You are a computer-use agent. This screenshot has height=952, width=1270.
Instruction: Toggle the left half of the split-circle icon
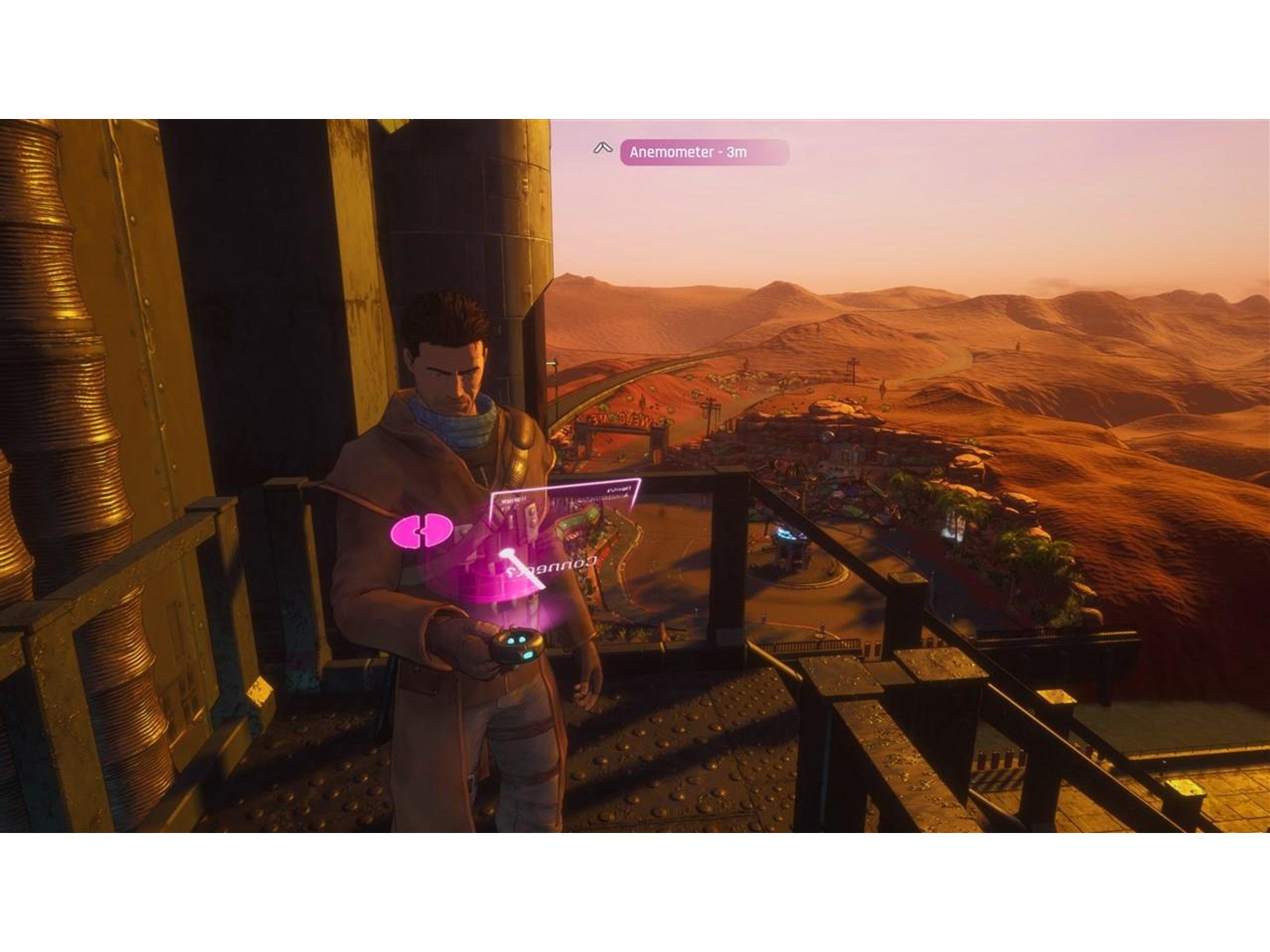409,530
